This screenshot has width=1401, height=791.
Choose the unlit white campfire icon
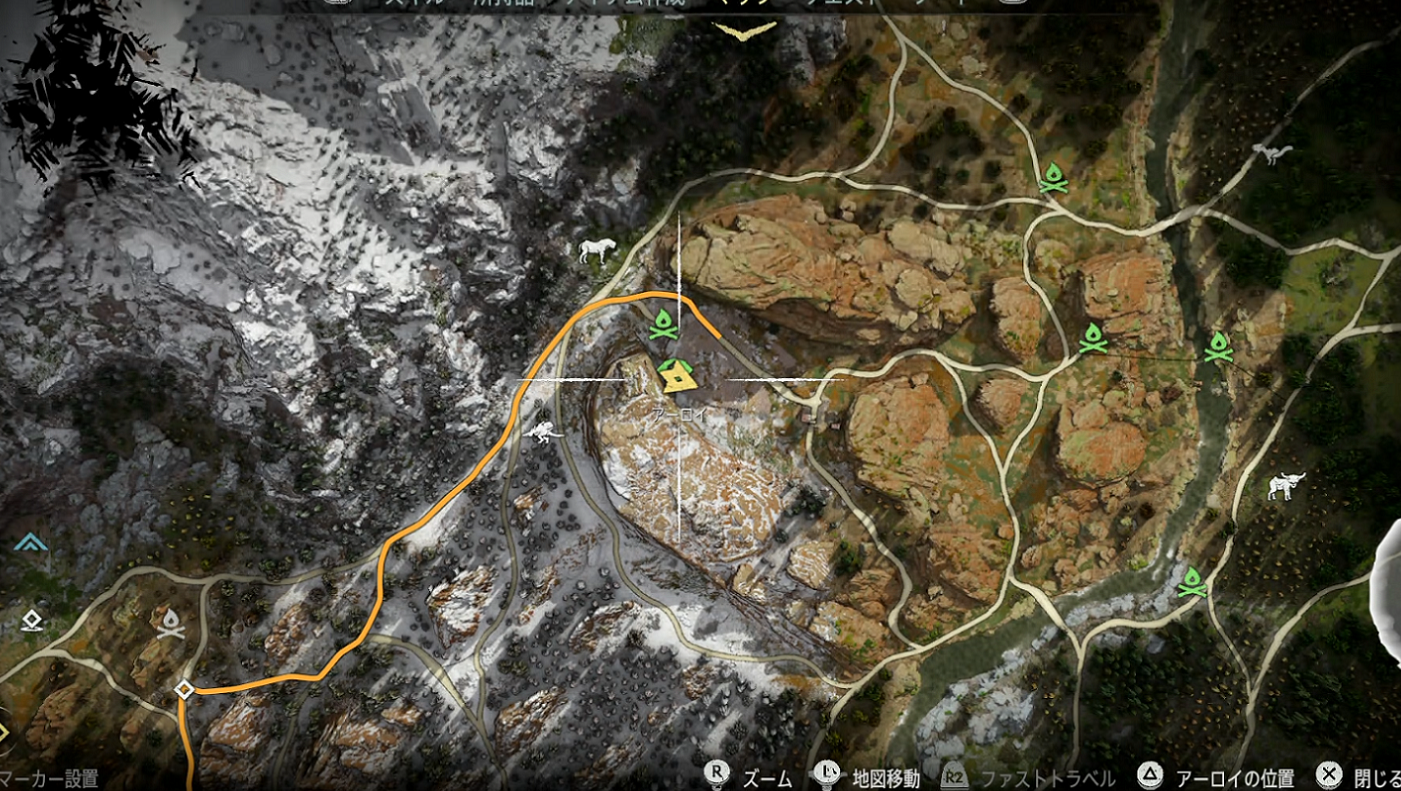(x=170, y=624)
